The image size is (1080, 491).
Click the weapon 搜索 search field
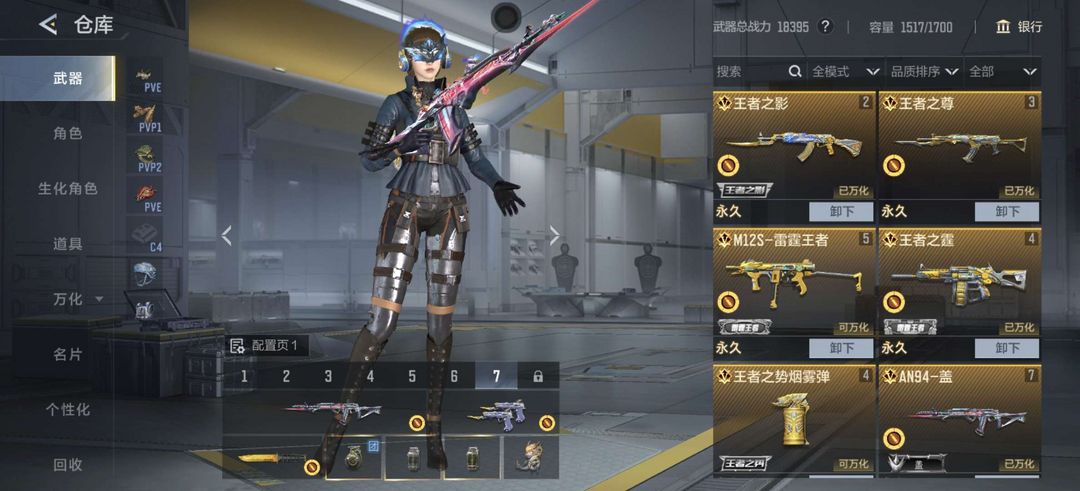point(750,72)
